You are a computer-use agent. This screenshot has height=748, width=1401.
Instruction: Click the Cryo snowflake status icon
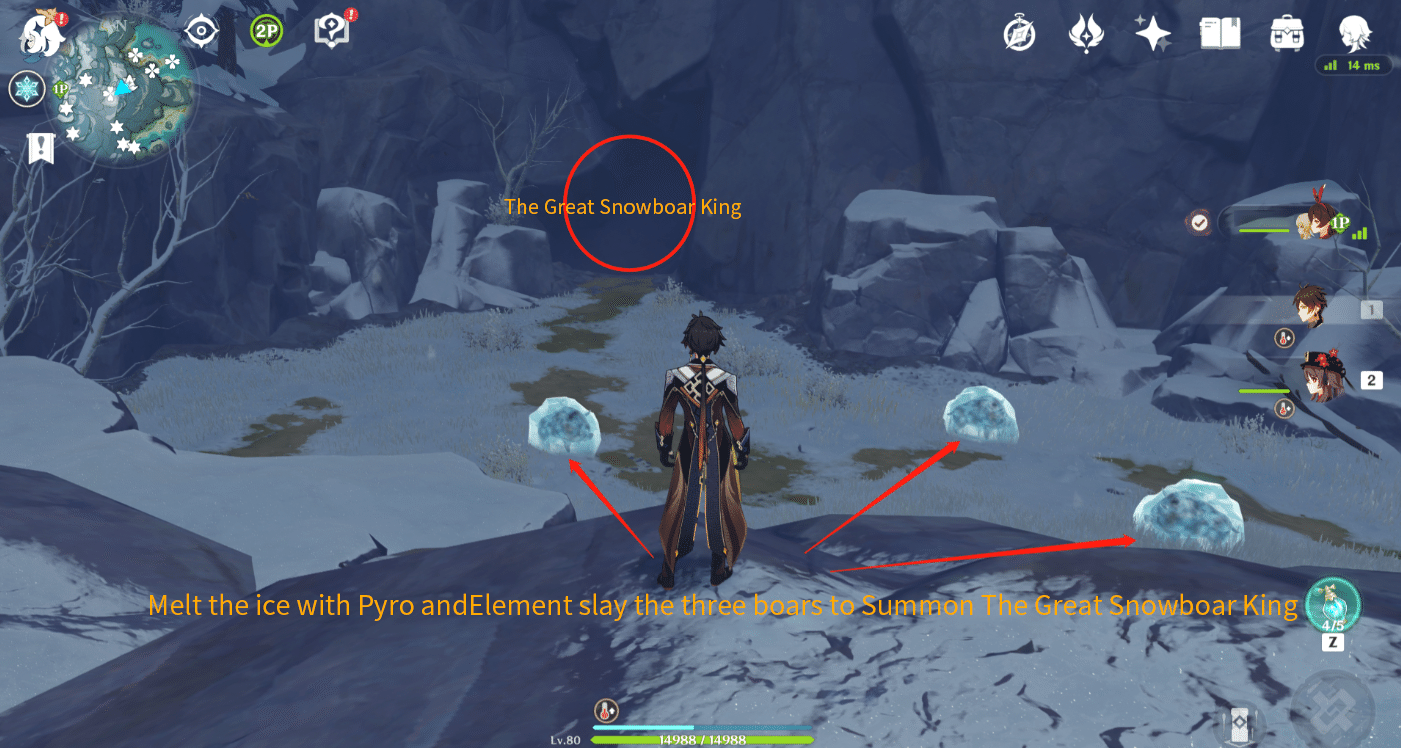tap(27, 88)
